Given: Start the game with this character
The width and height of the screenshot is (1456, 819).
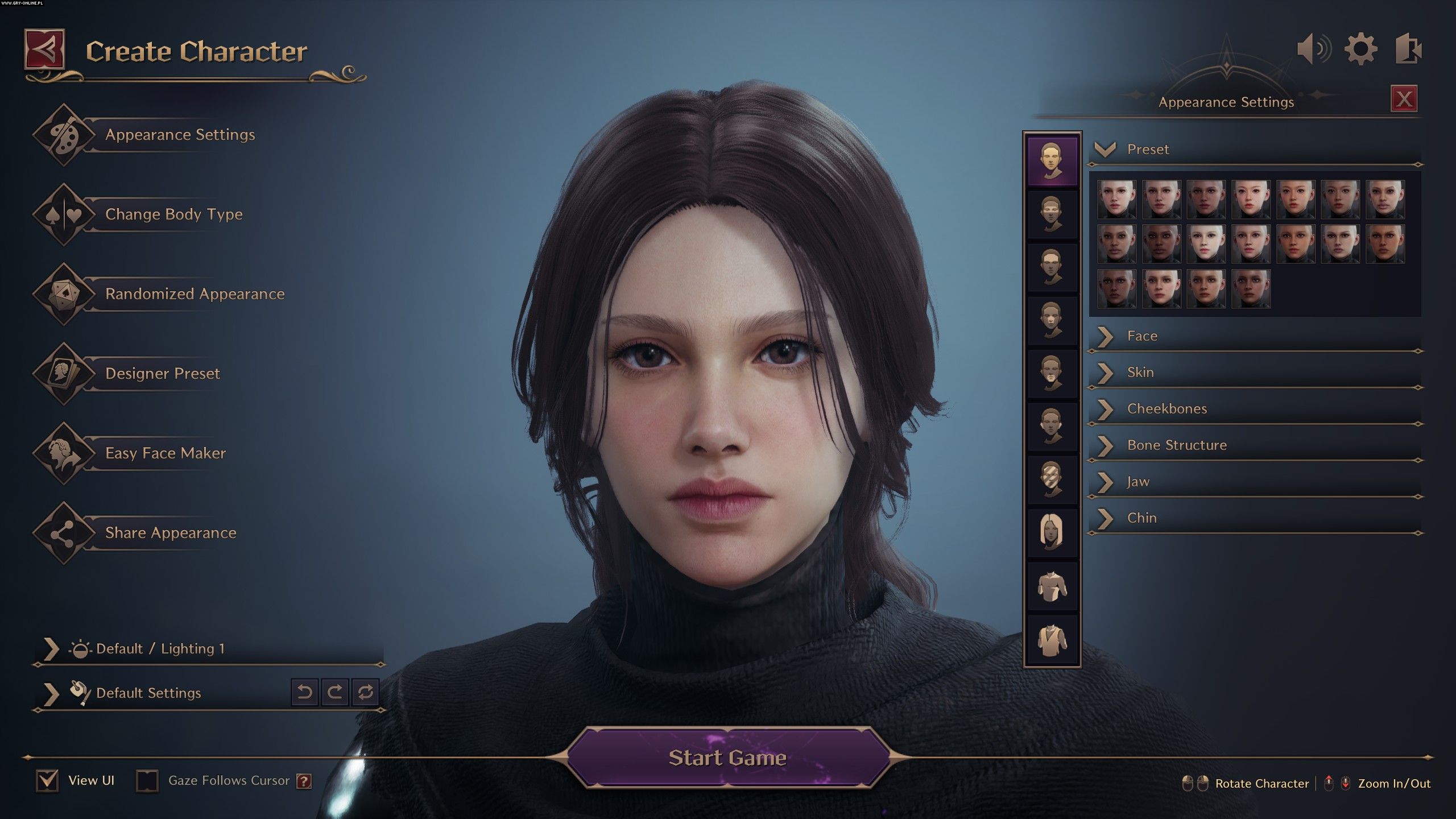Looking at the screenshot, I should [727, 758].
